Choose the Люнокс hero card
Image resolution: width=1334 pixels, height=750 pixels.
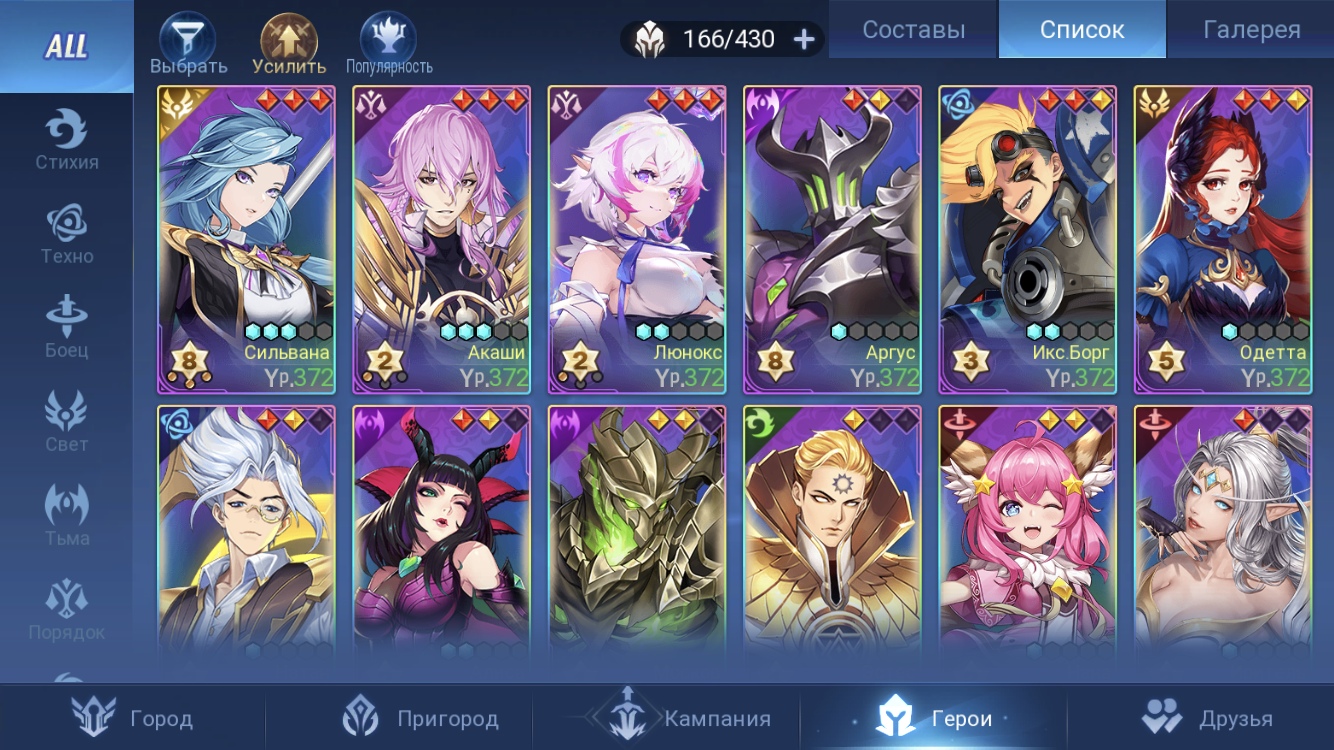(x=637, y=240)
